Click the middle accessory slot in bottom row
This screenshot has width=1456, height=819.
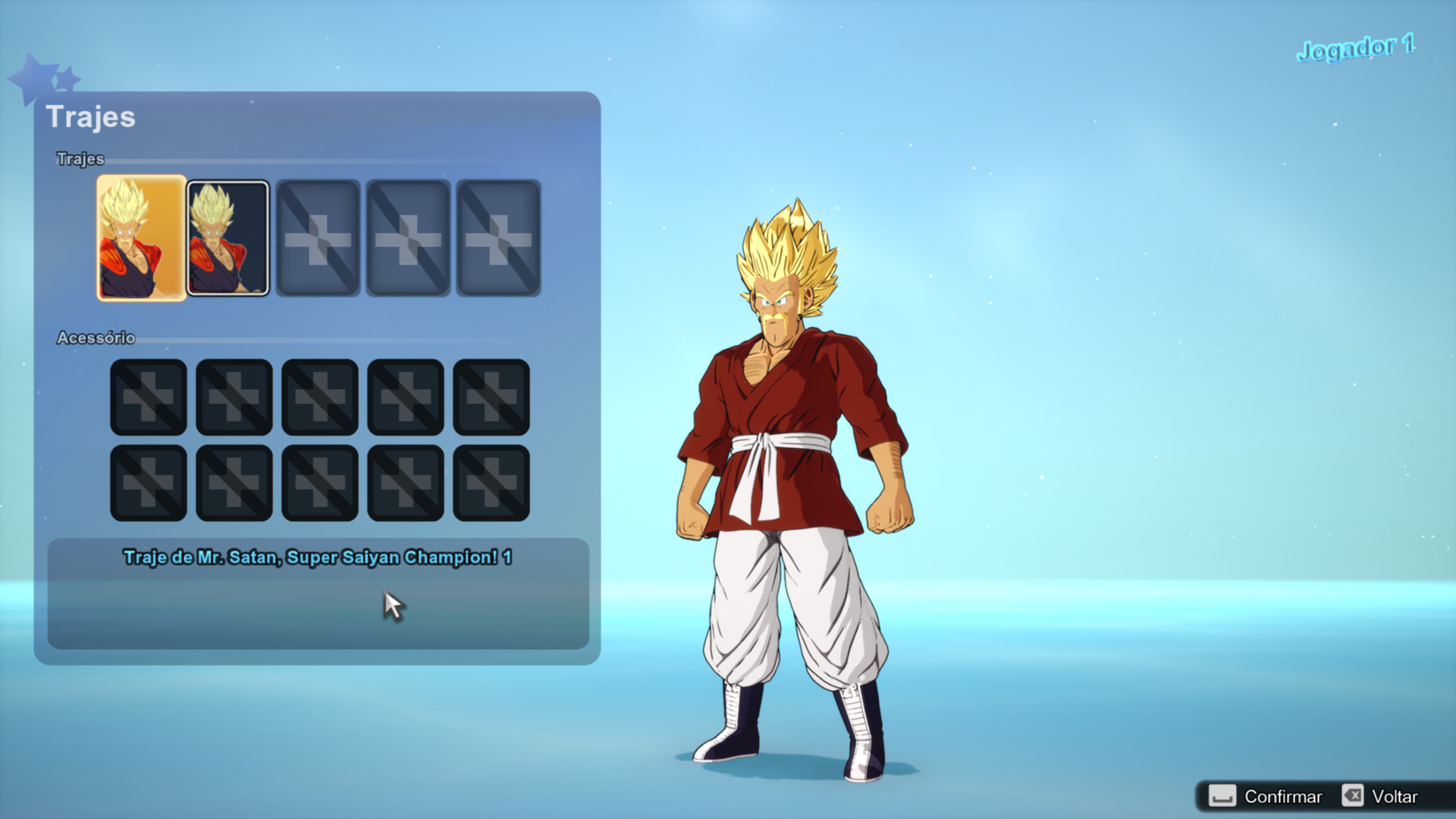pos(319,482)
